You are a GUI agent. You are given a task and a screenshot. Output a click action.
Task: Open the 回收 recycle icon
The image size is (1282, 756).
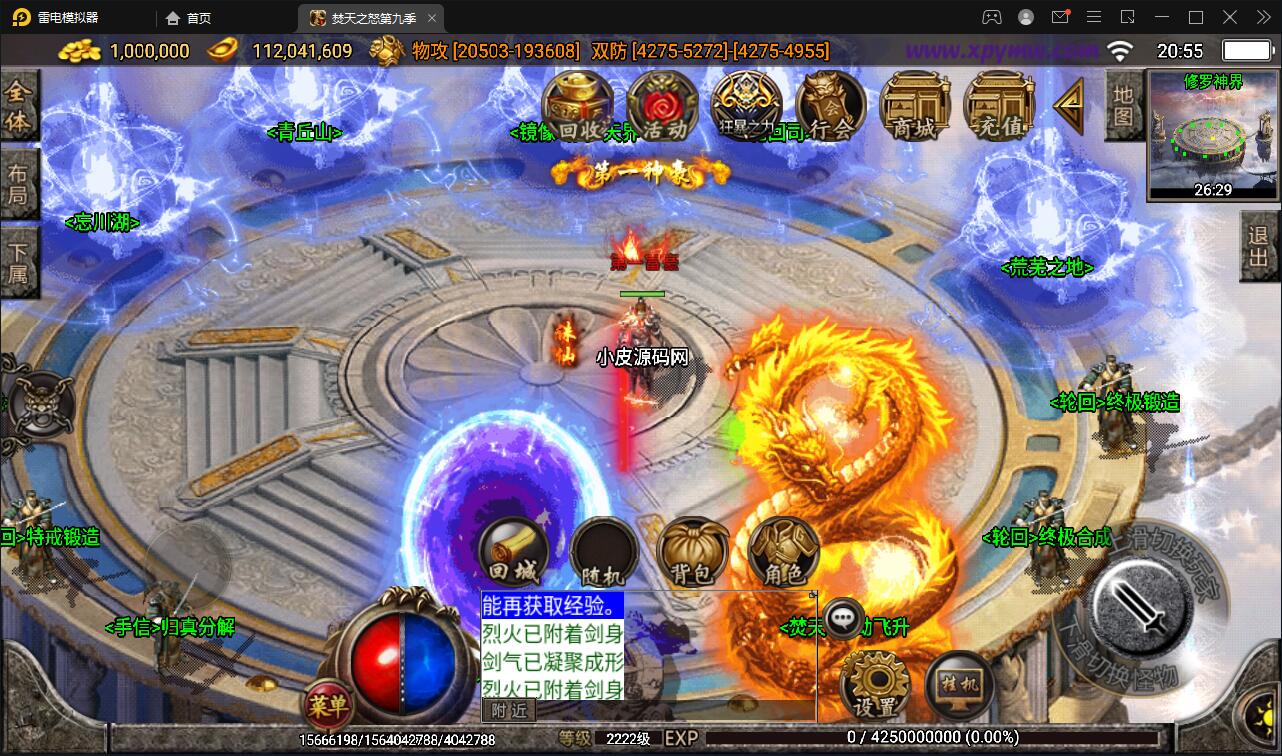pyautogui.click(x=577, y=106)
